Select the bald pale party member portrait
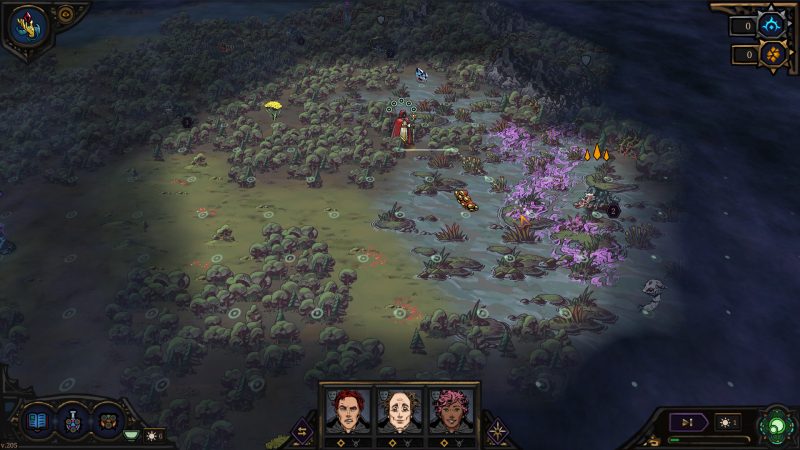800x450 pixels. click(400, 411)
